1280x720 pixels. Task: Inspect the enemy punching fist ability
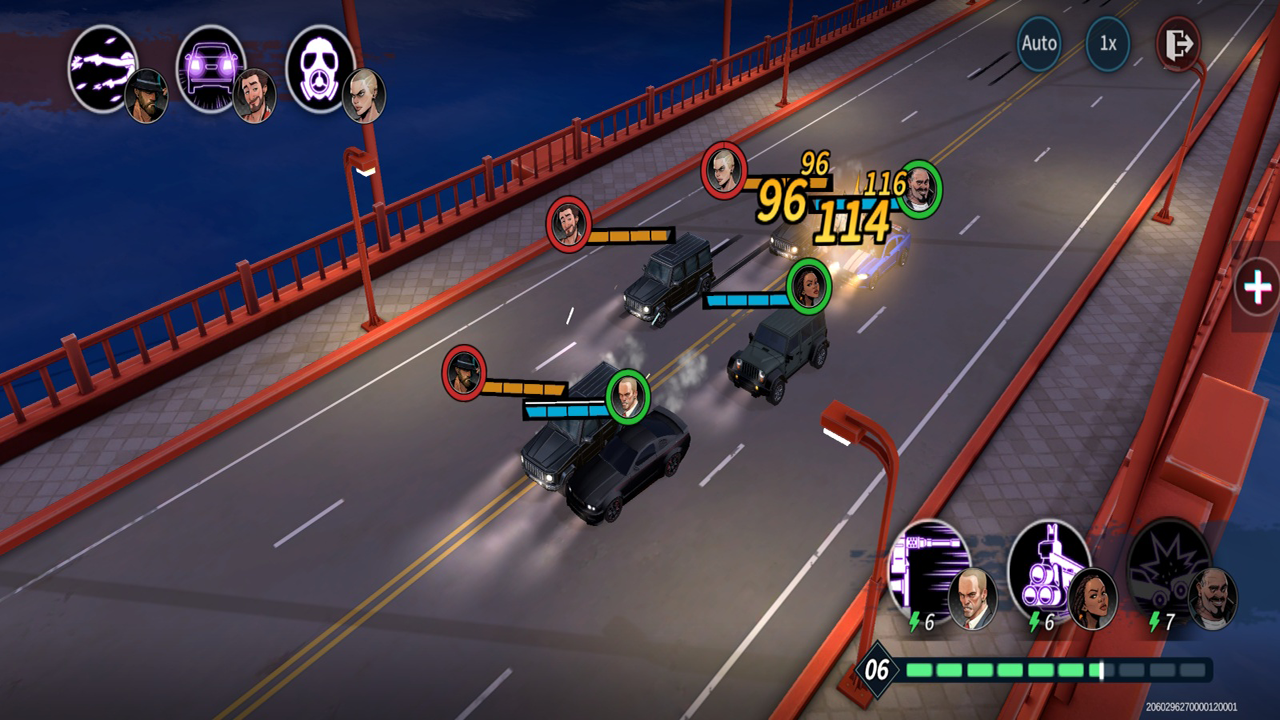point(102,68)
